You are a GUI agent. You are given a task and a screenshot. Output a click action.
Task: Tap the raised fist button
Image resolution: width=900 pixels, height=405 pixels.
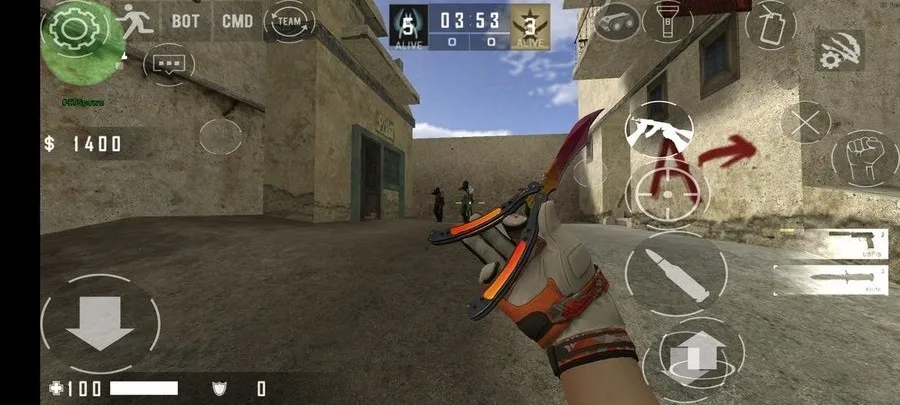(x=861, y=159)
